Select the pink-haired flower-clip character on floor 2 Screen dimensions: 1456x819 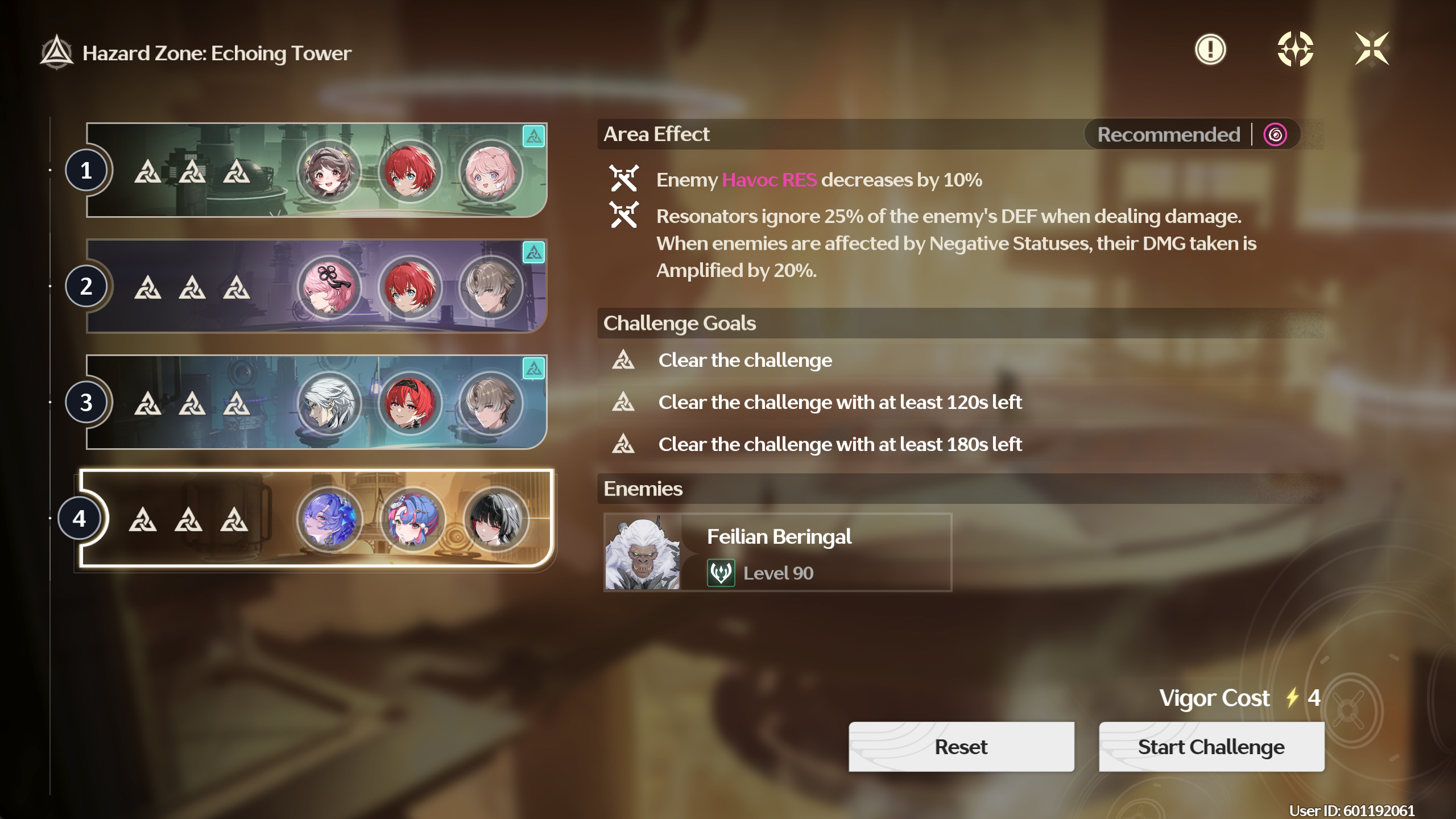pyautogui.click(x=329, y=287)
